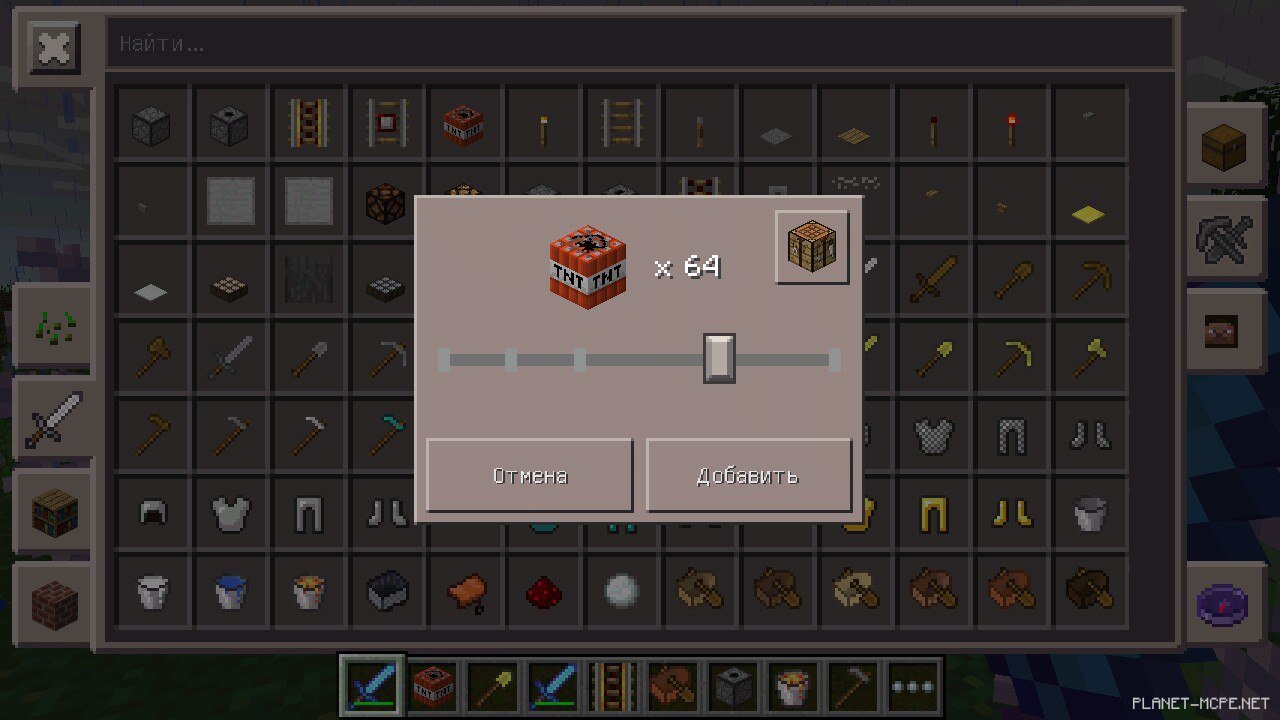Select the player head tab
The image size is (1280, 720).
[1223, 331]
